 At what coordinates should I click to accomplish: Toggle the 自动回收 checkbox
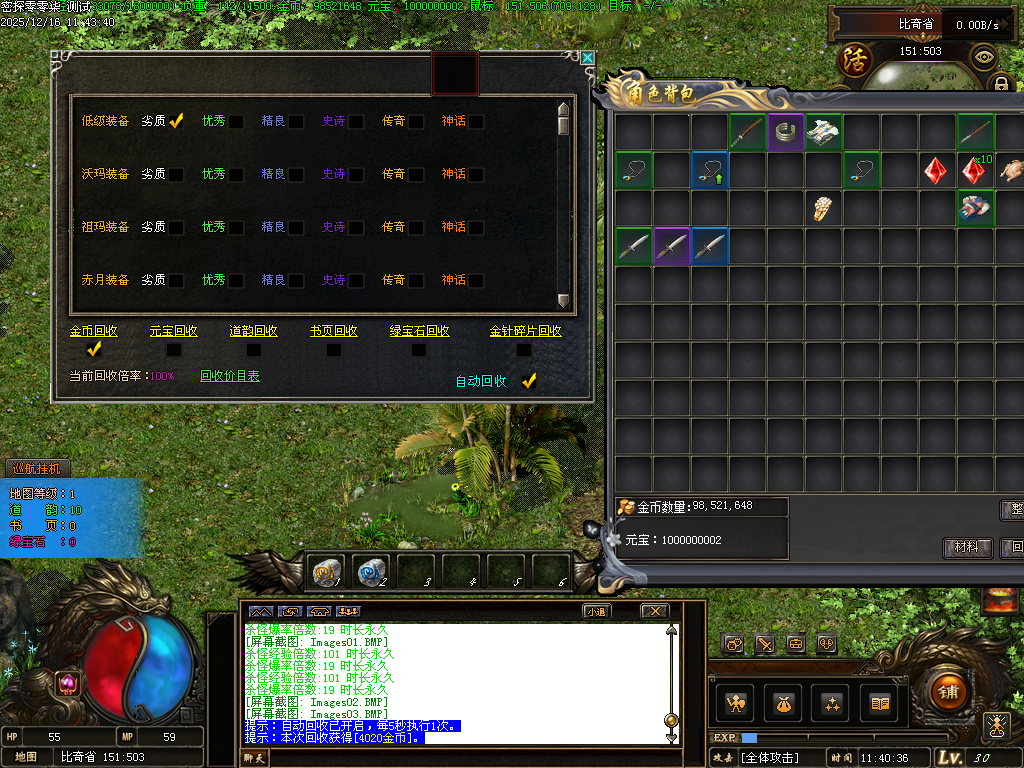(529, 381)
